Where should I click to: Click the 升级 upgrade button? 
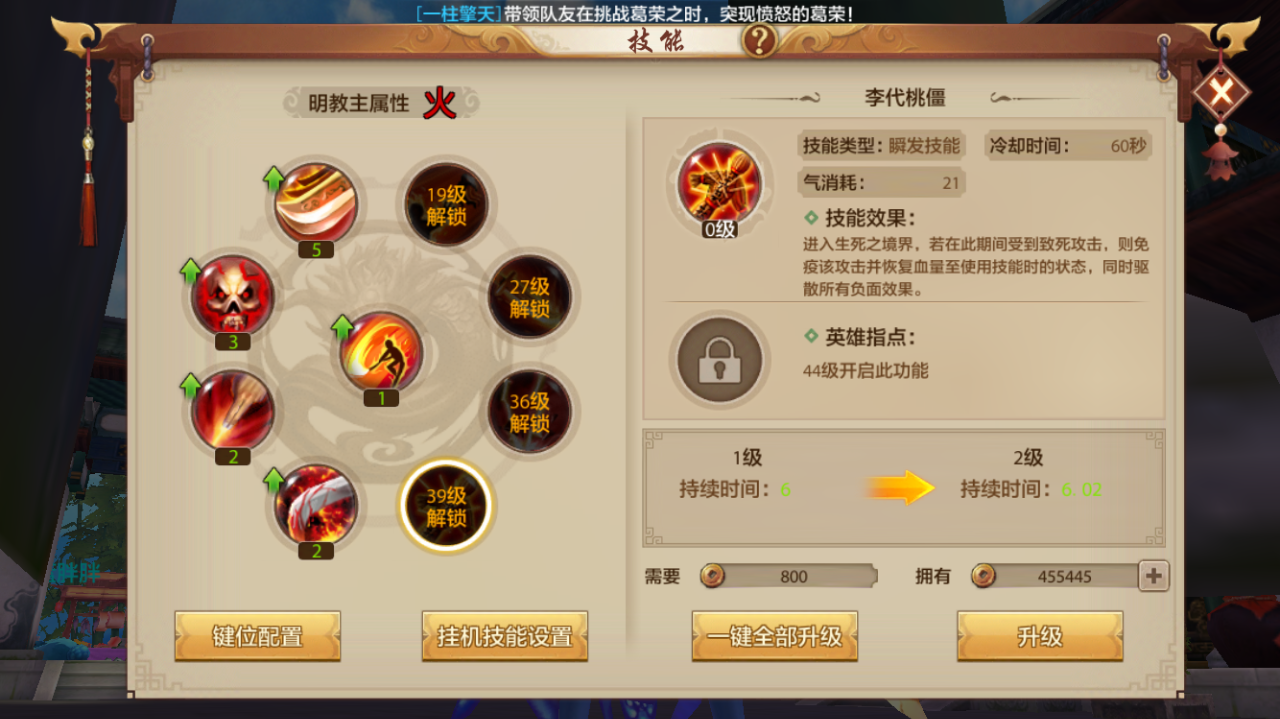coord(1040,636)
